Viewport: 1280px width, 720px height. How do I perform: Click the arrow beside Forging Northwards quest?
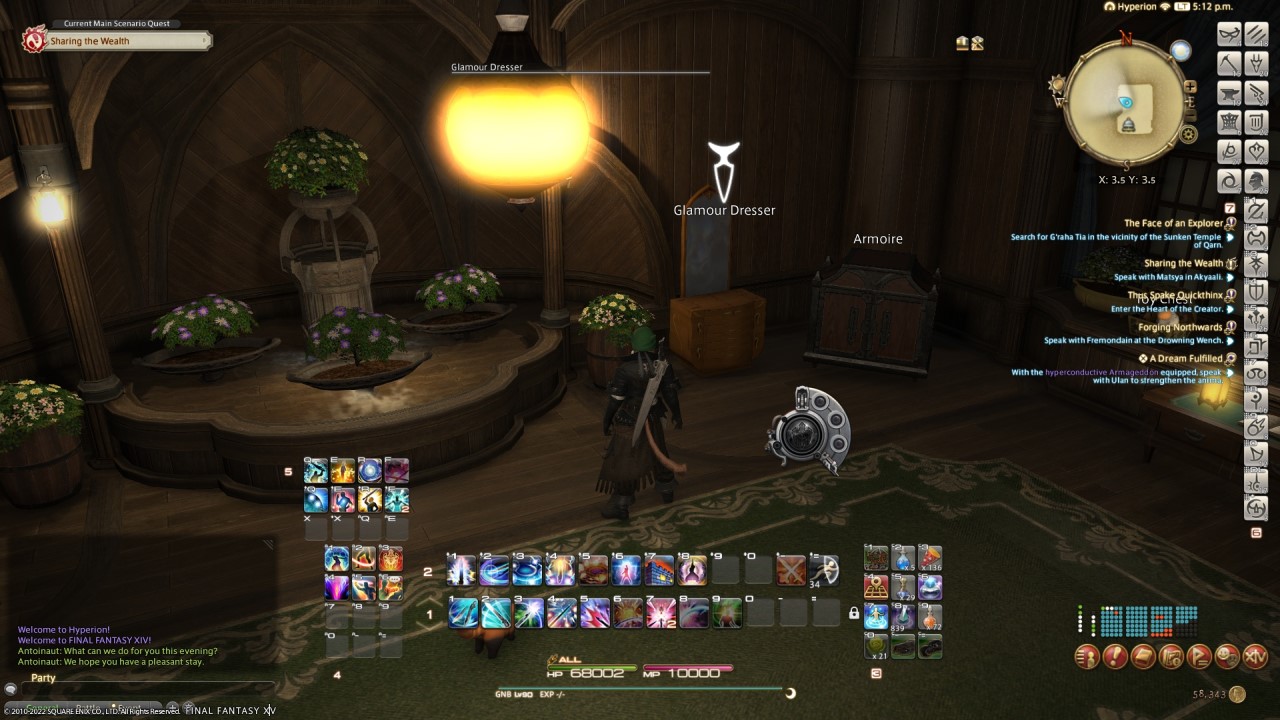(1228, 340)
